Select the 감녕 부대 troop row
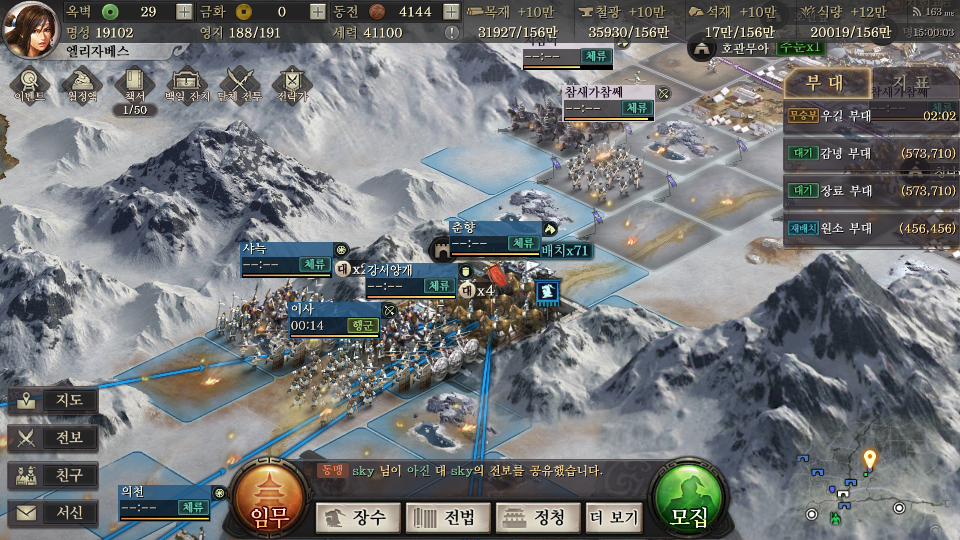Screen dimensions: 960x540 pyautogui.click(x=870, y=153)
